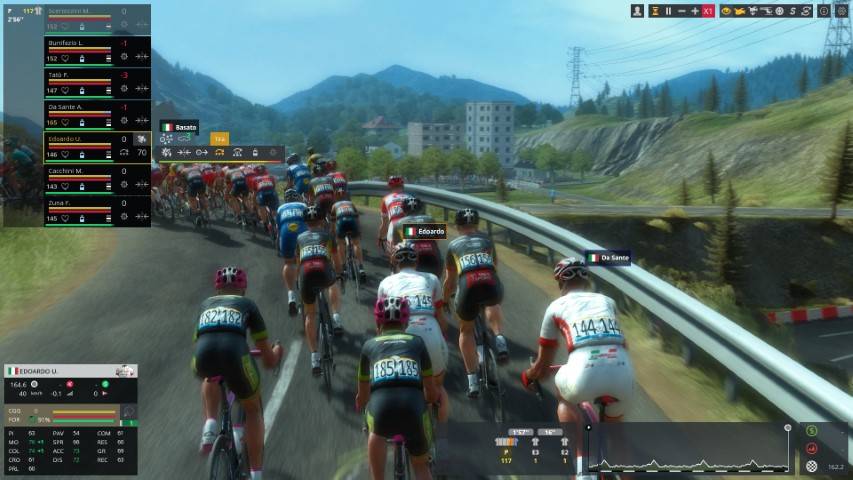Increase the game speed with plus
Screen dimensions: 853x480
(694, 11)
